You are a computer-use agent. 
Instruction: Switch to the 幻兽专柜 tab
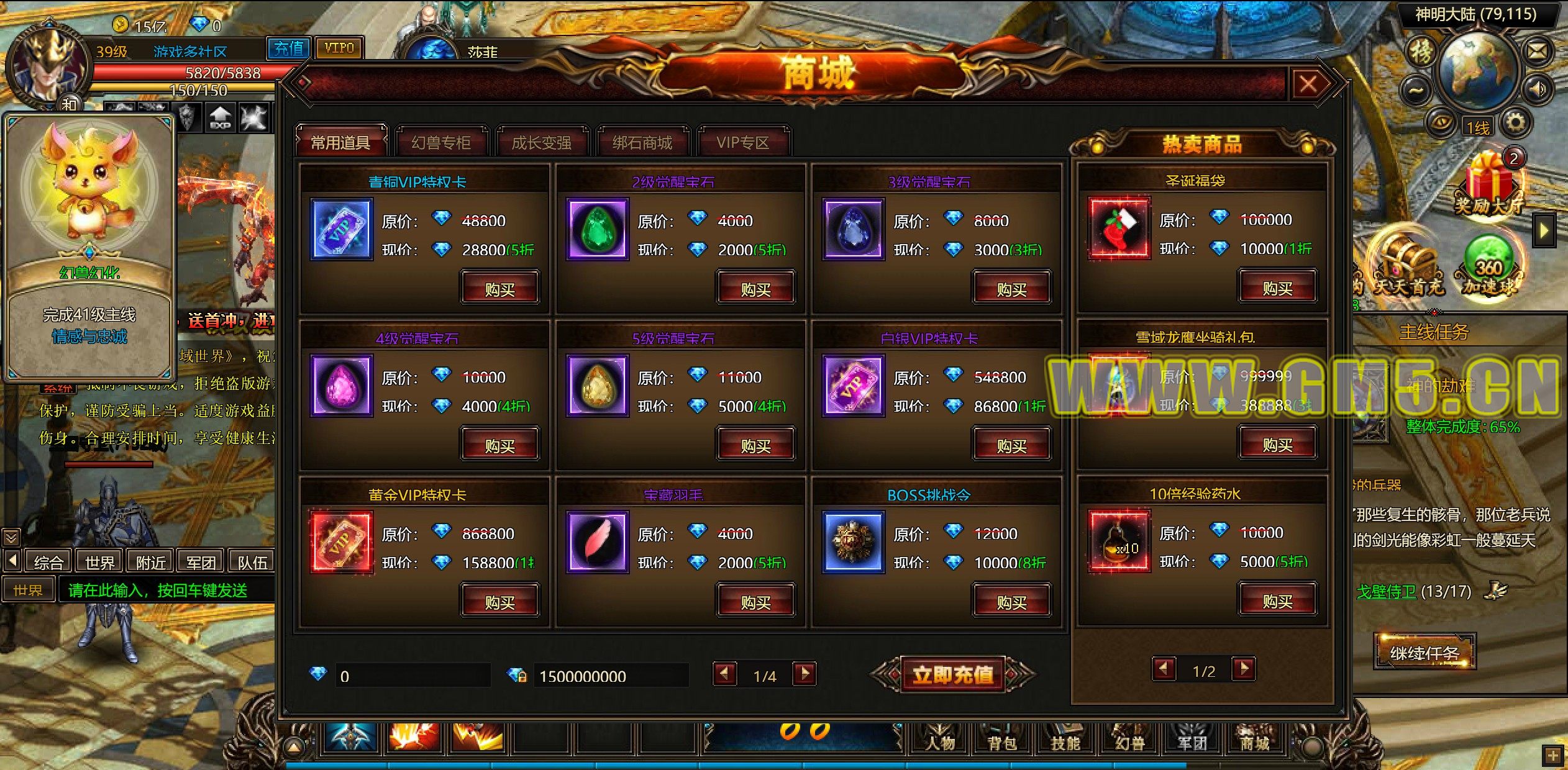point(440,143)
